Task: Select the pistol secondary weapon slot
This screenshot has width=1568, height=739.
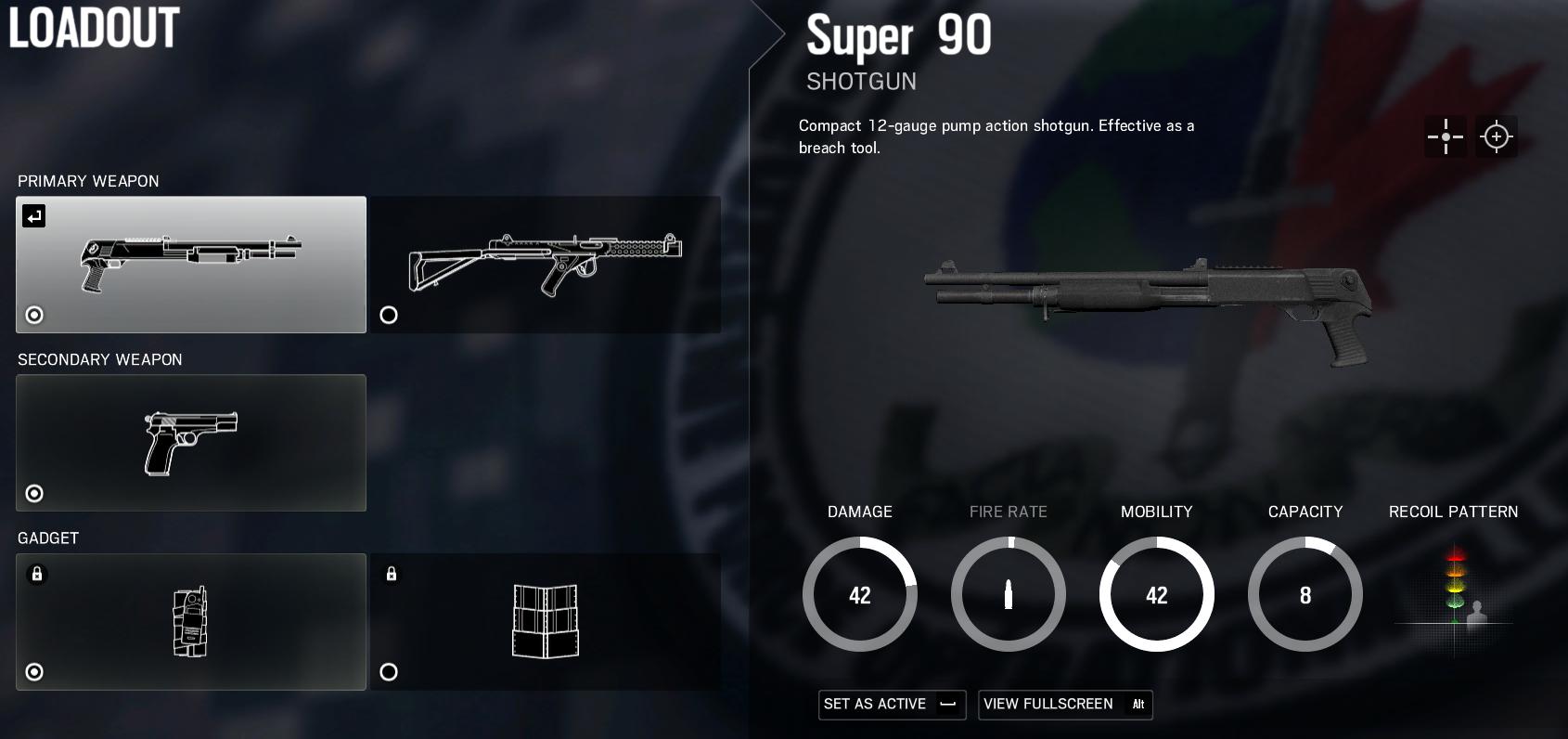Action: (191, 443)
